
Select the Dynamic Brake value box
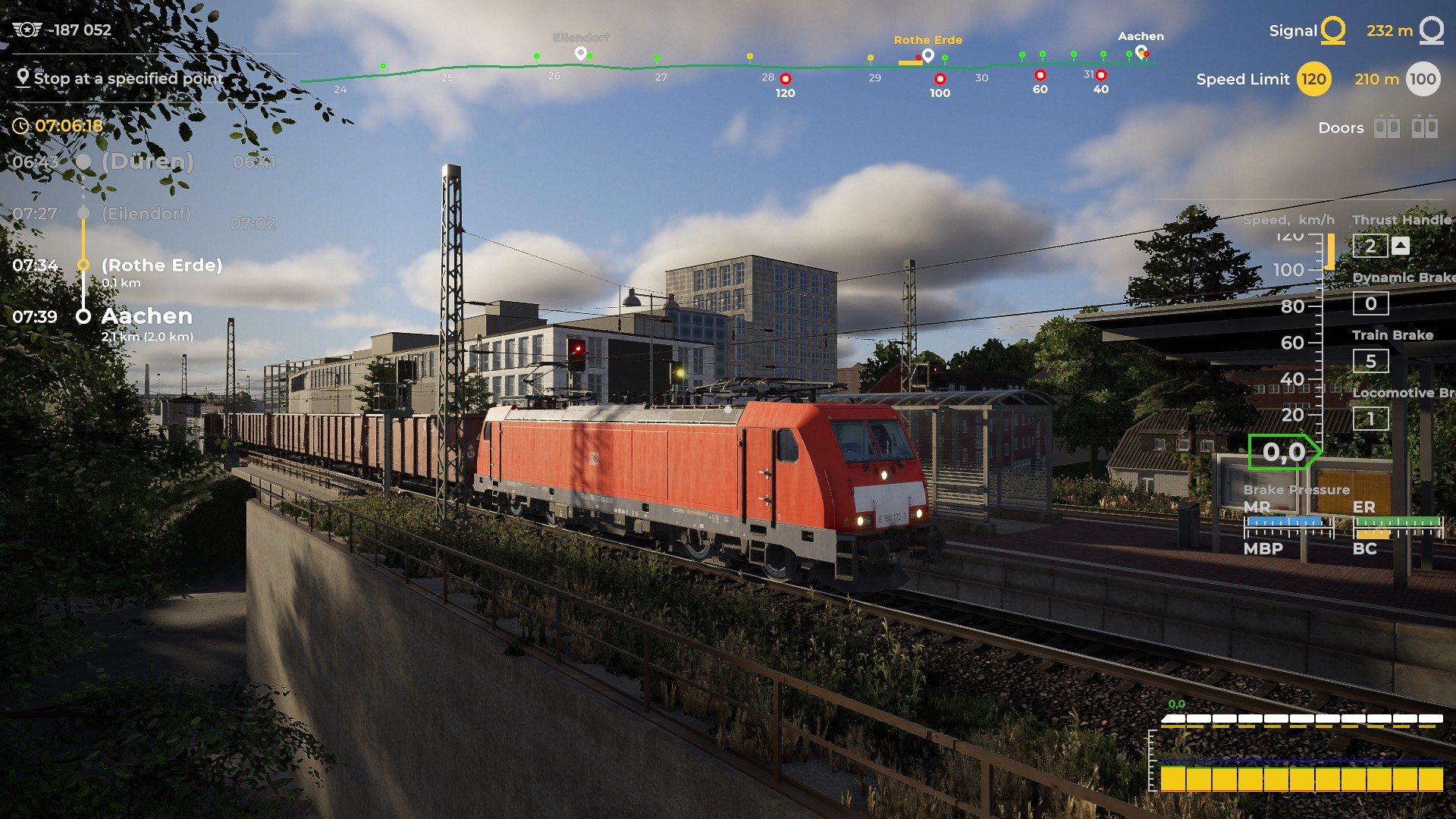tap(1370, 303)
